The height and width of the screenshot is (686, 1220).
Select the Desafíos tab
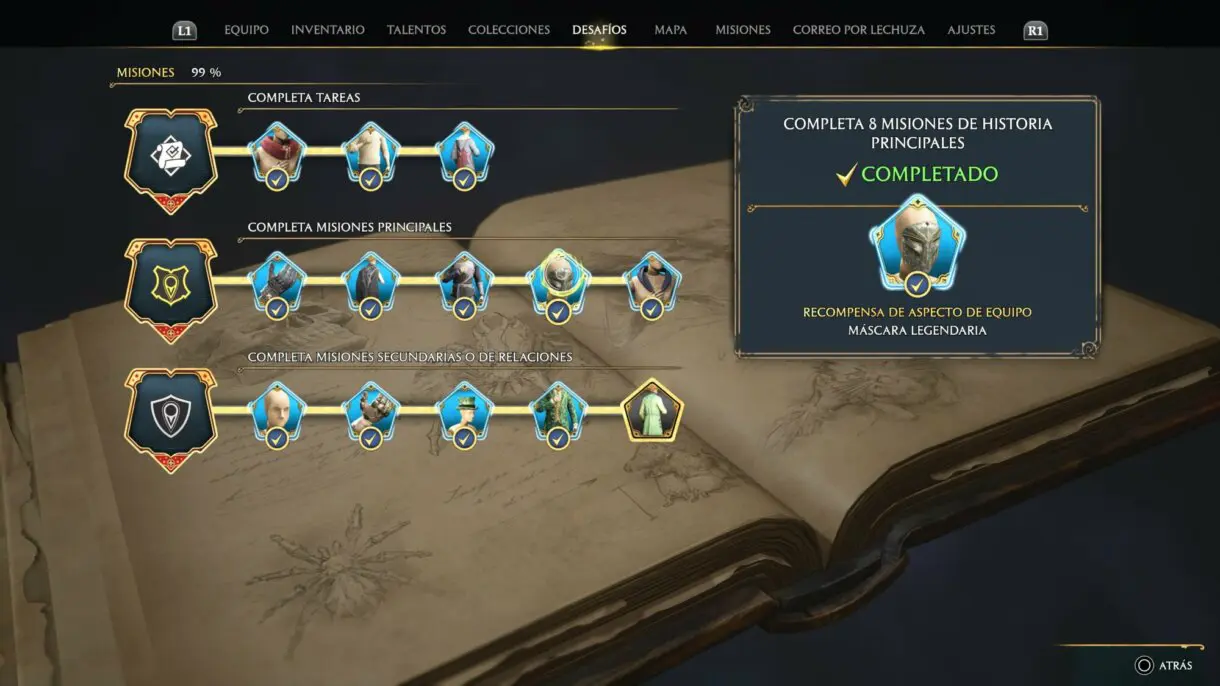coord(599,30)
